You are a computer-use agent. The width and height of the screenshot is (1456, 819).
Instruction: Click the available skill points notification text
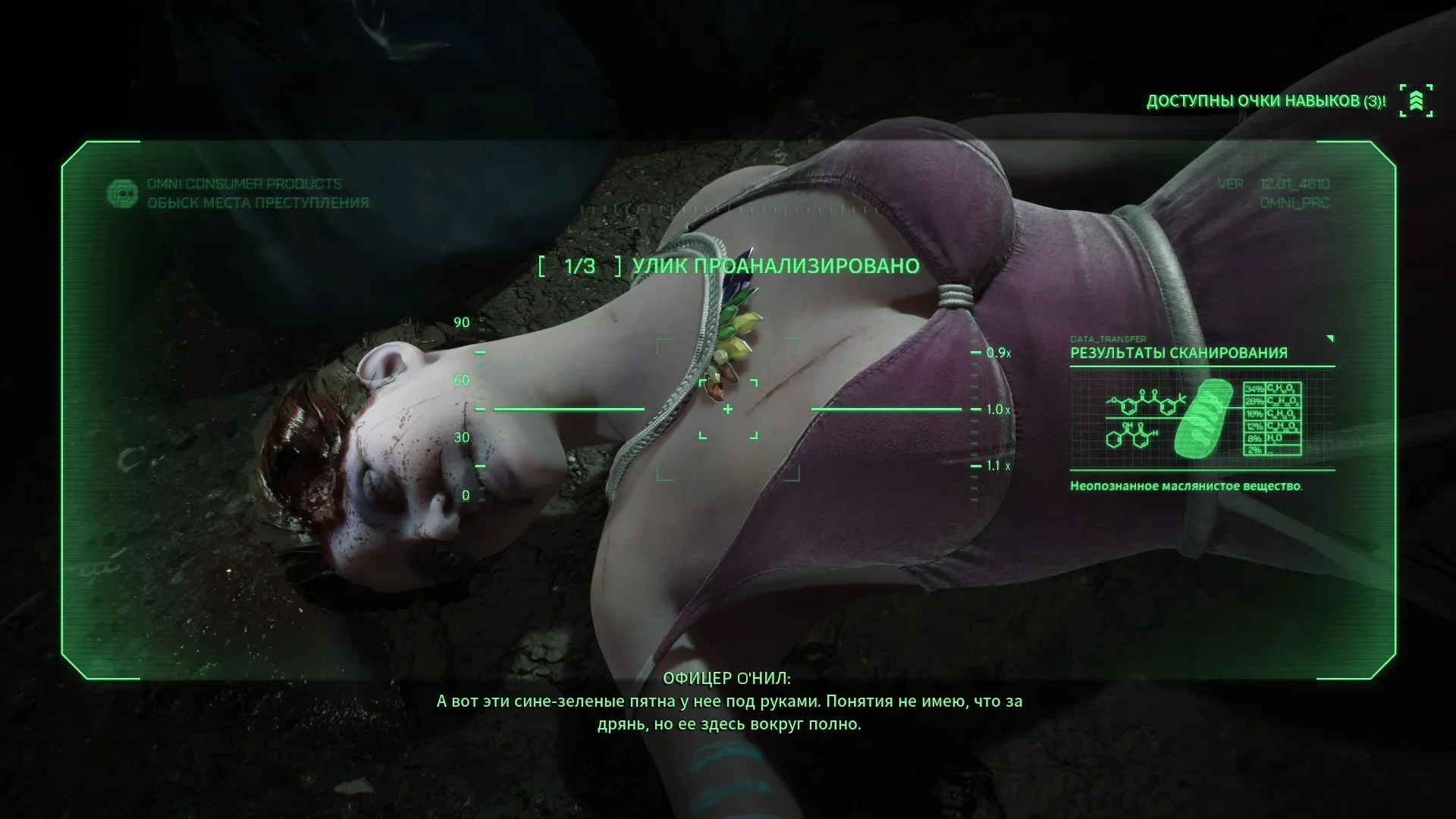pos(1266,102)
